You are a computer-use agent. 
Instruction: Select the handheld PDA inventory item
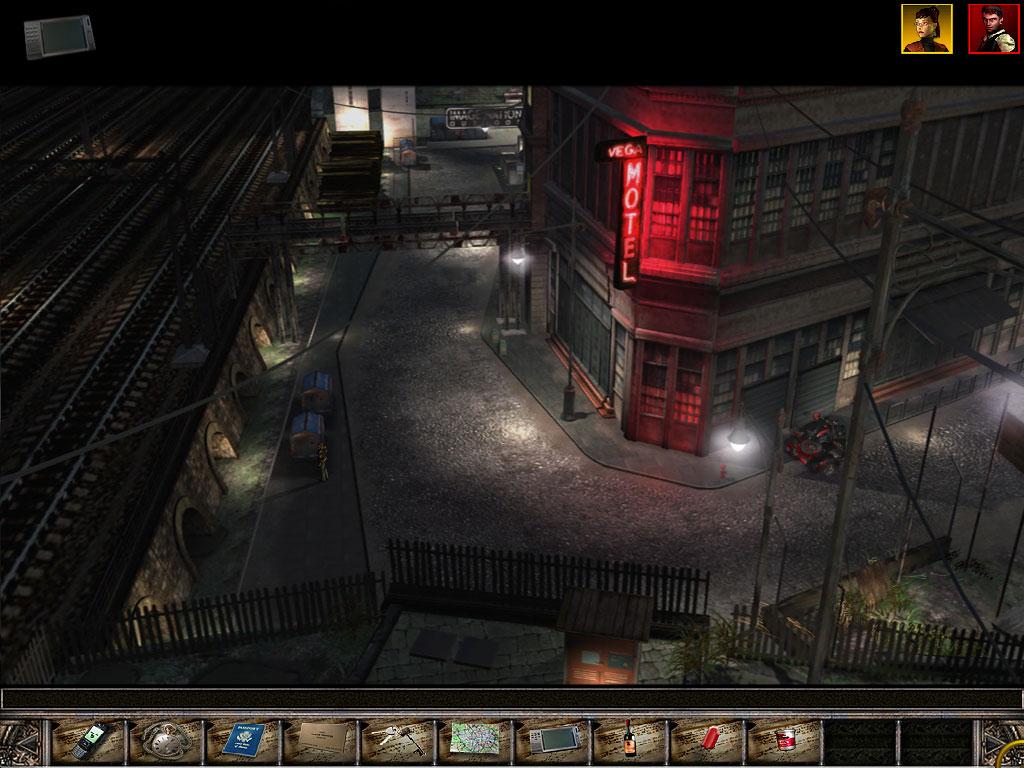pyautogui.click(x=551, y=741)
